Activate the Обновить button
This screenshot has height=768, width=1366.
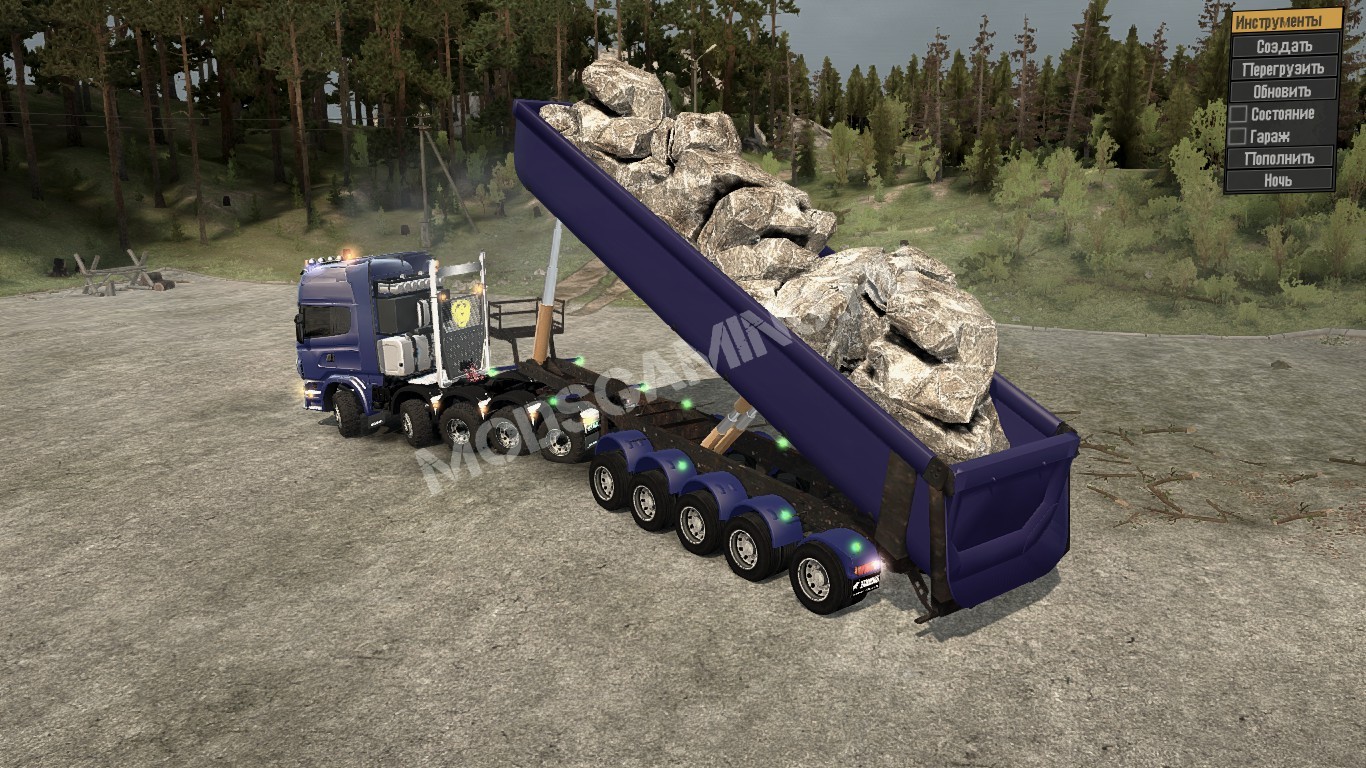tap(1284, 91)
